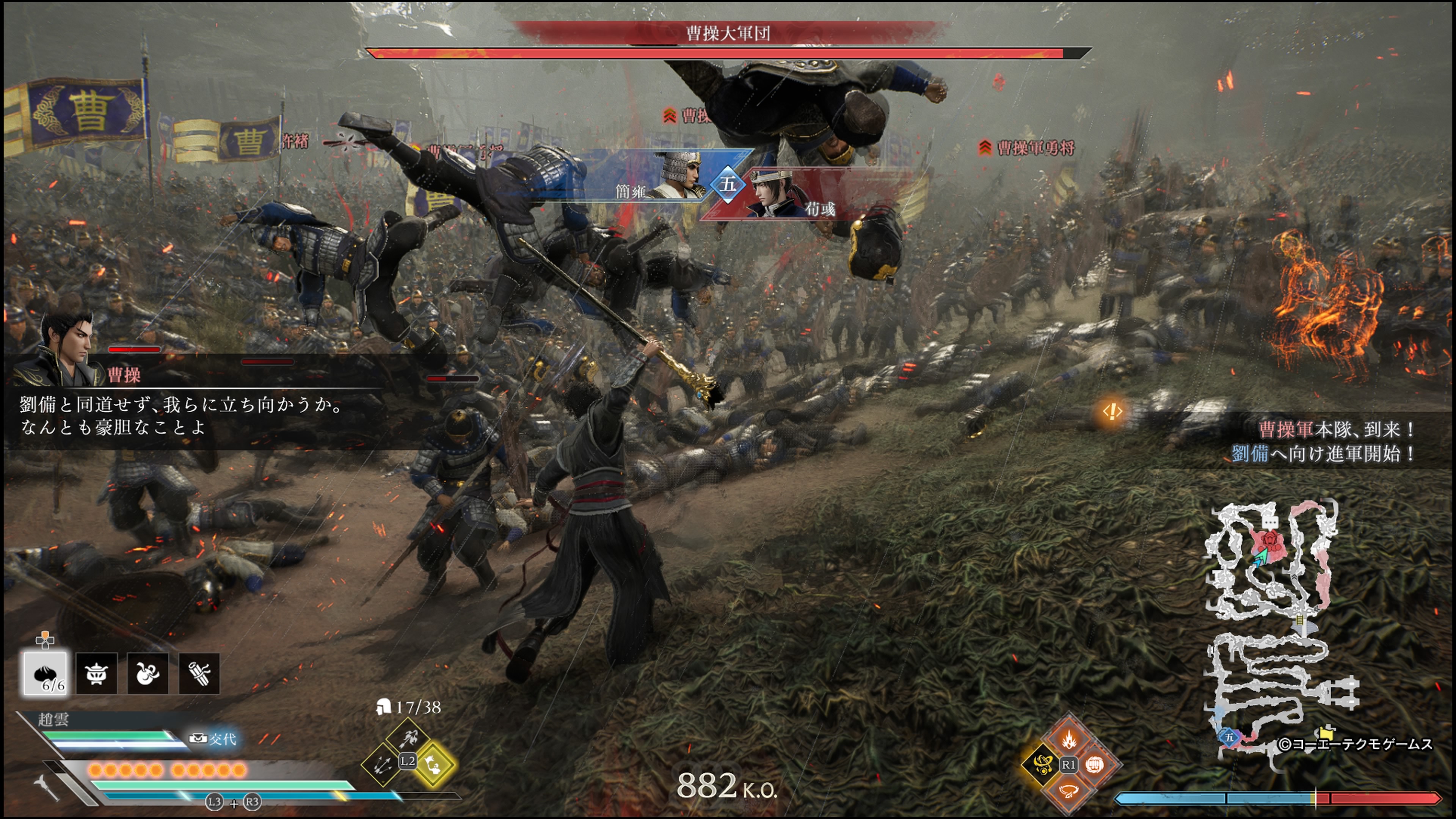This screenshot has width=1456, height=819.
Task: Use the fist battle art icon
Action: [x=1095, y=765]
